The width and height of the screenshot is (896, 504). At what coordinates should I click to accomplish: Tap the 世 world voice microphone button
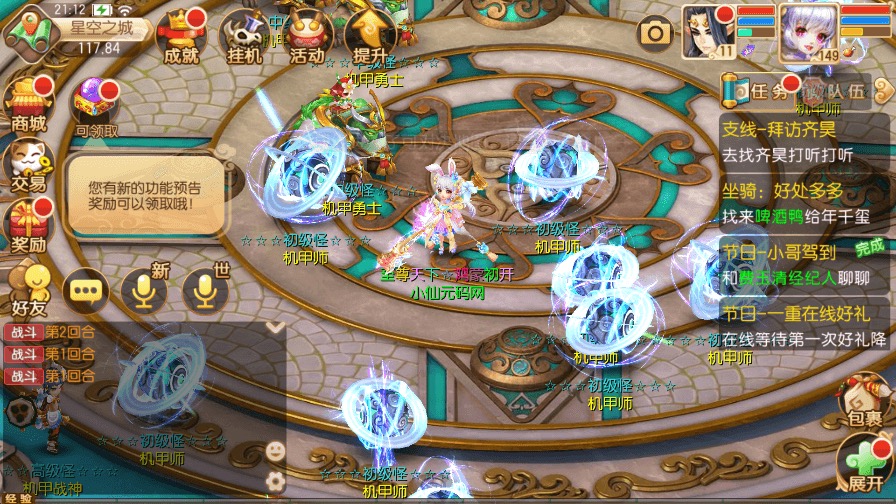click(x=205, y=290)
